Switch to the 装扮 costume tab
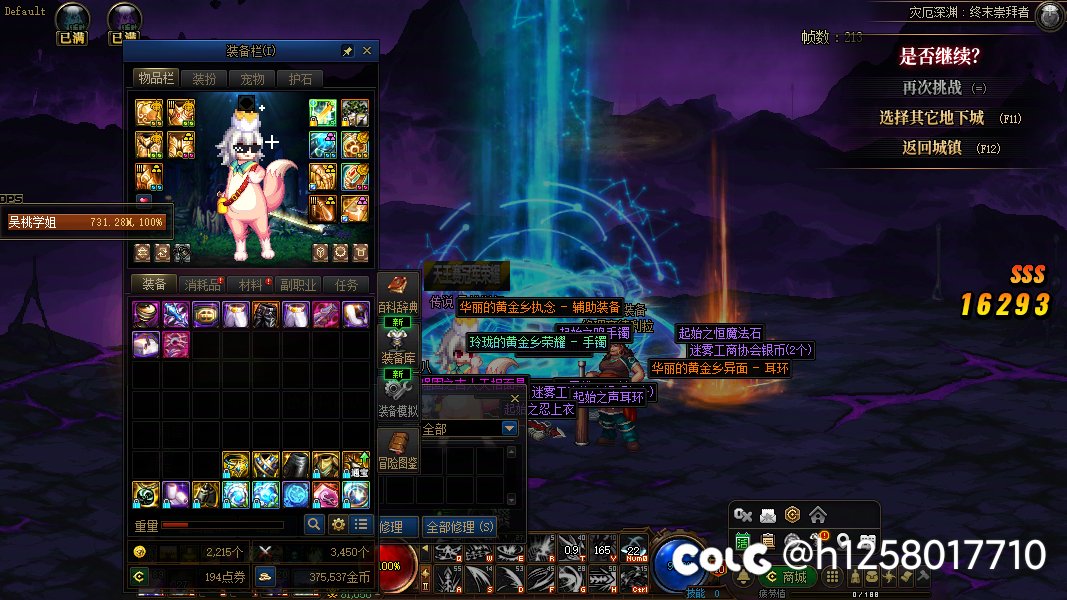This screenshot has width=1067, height=600. [x=204, y=79]
